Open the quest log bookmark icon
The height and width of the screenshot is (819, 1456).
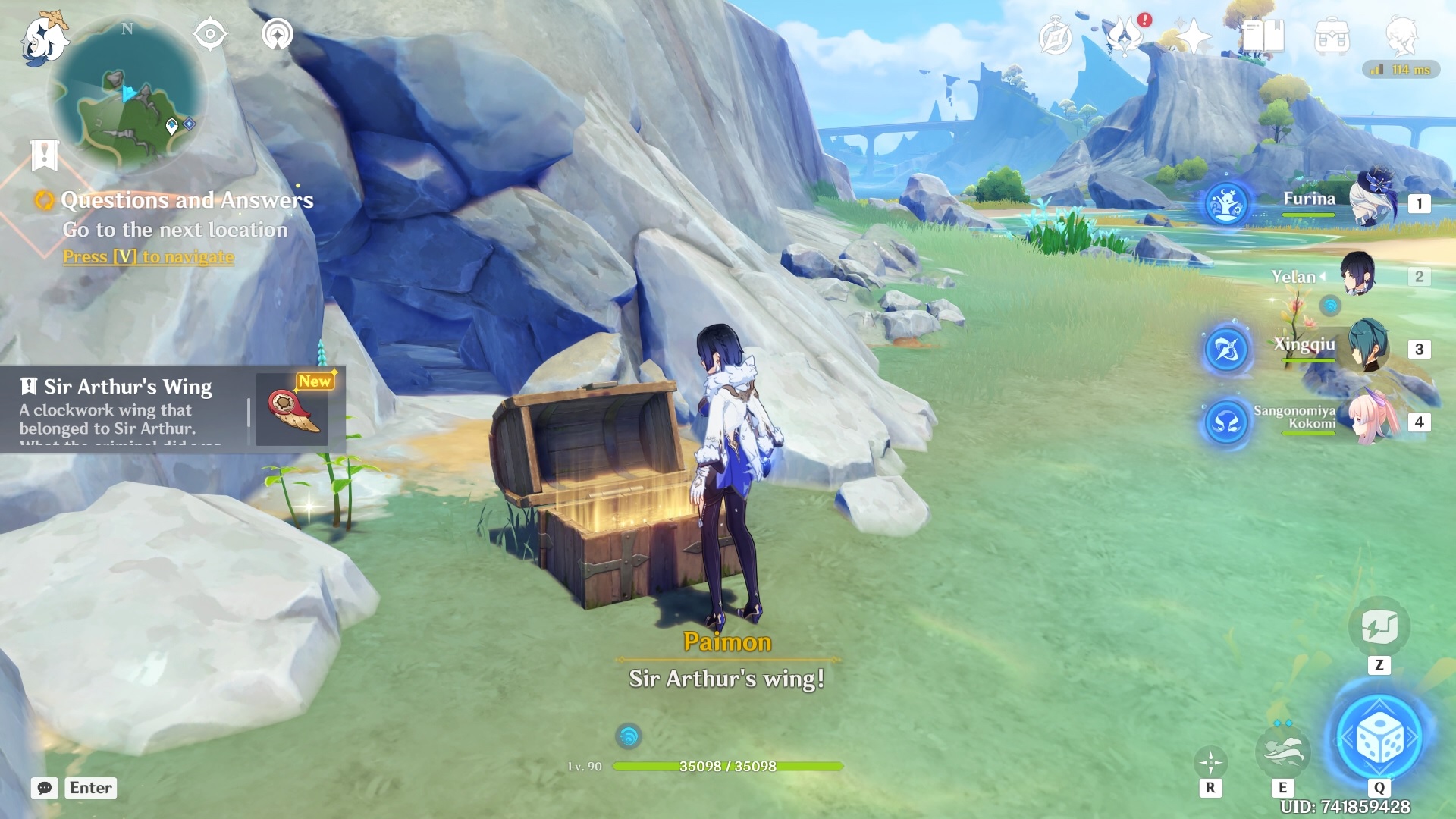tap(45, 155)
